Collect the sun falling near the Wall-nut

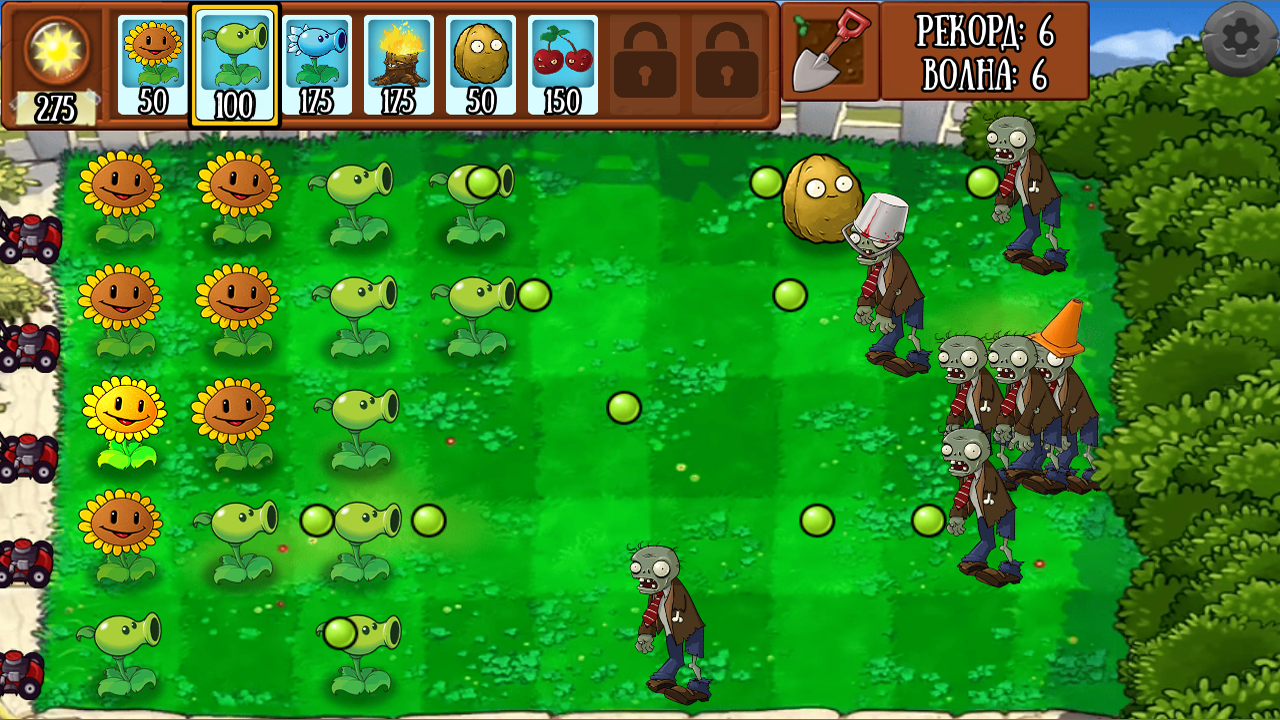[x=765, y=183]
